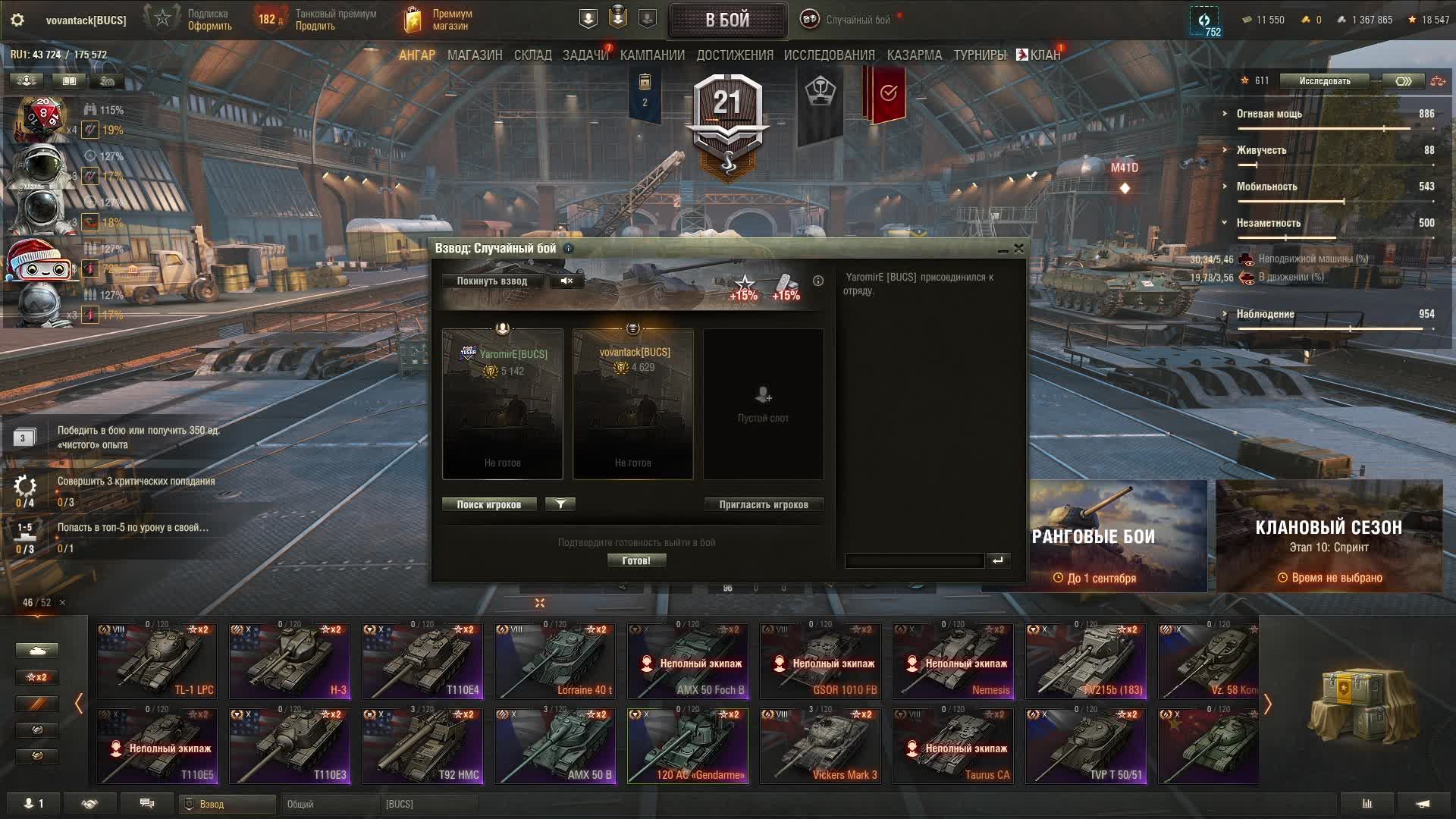
Task: Pick the Vickers Mark 3 tank
Action: point(821,746)
